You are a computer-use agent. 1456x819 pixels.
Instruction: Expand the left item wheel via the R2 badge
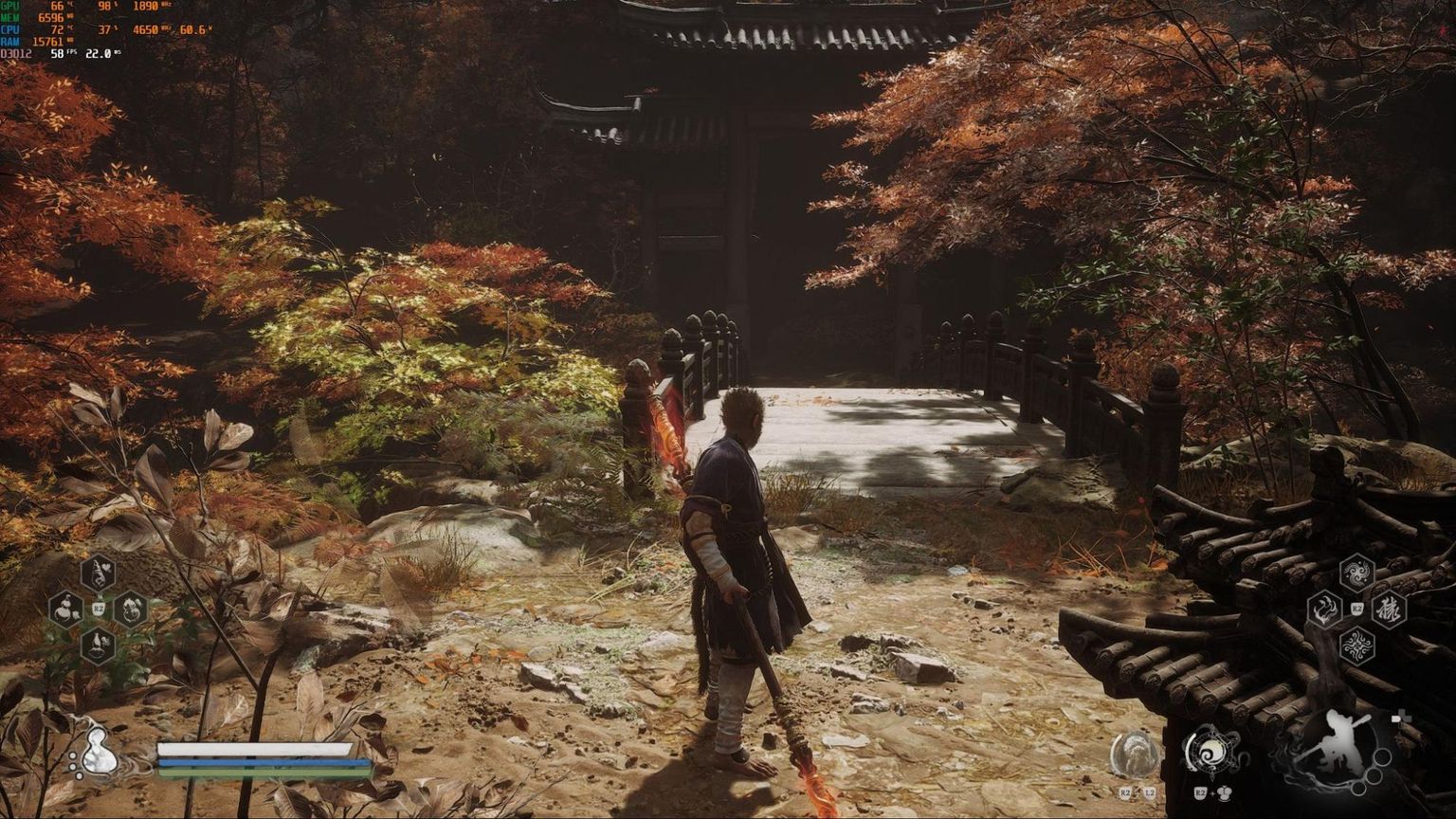point(99,609)
